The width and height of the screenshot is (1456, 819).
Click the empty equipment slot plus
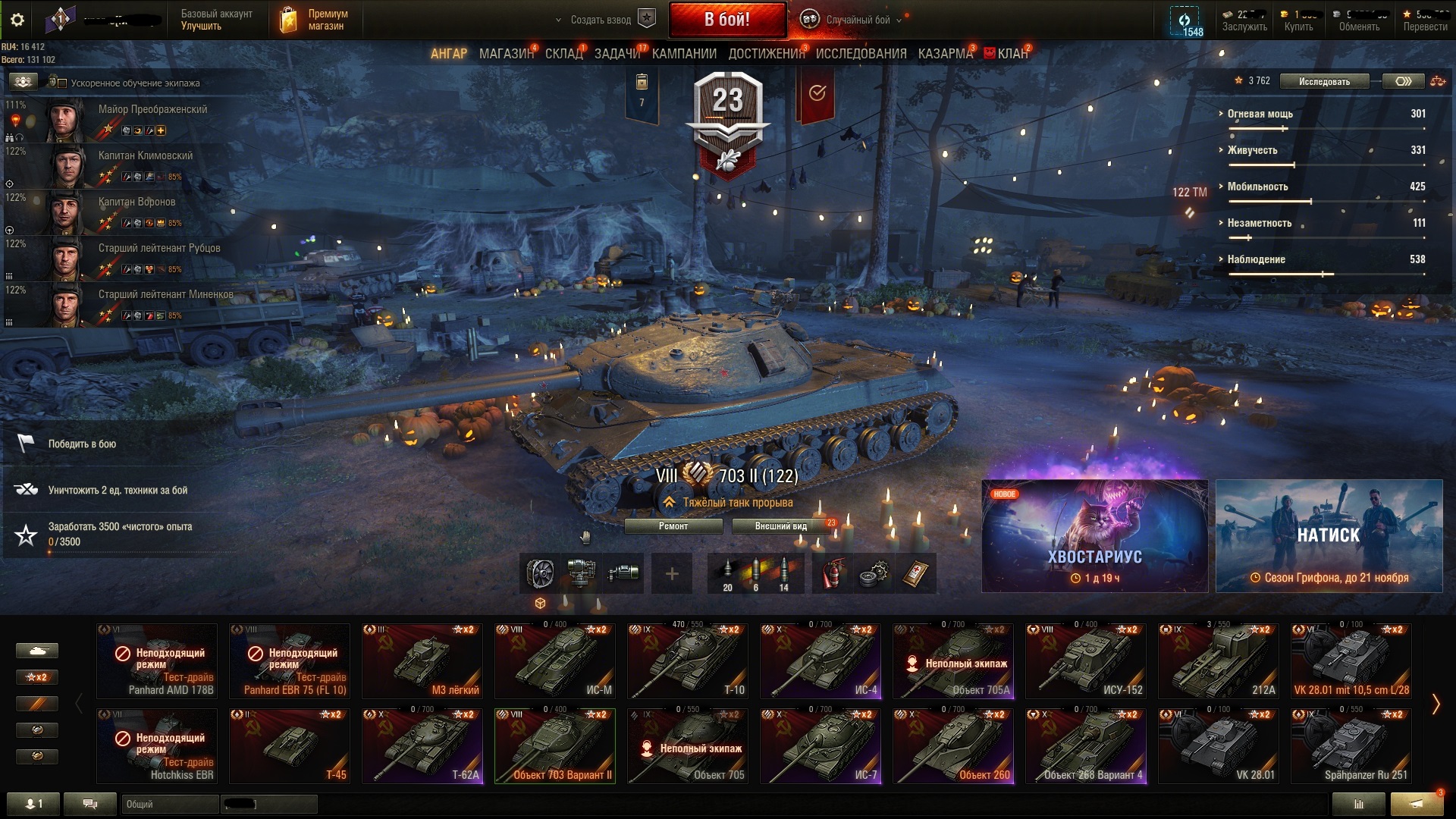point(672,574)
